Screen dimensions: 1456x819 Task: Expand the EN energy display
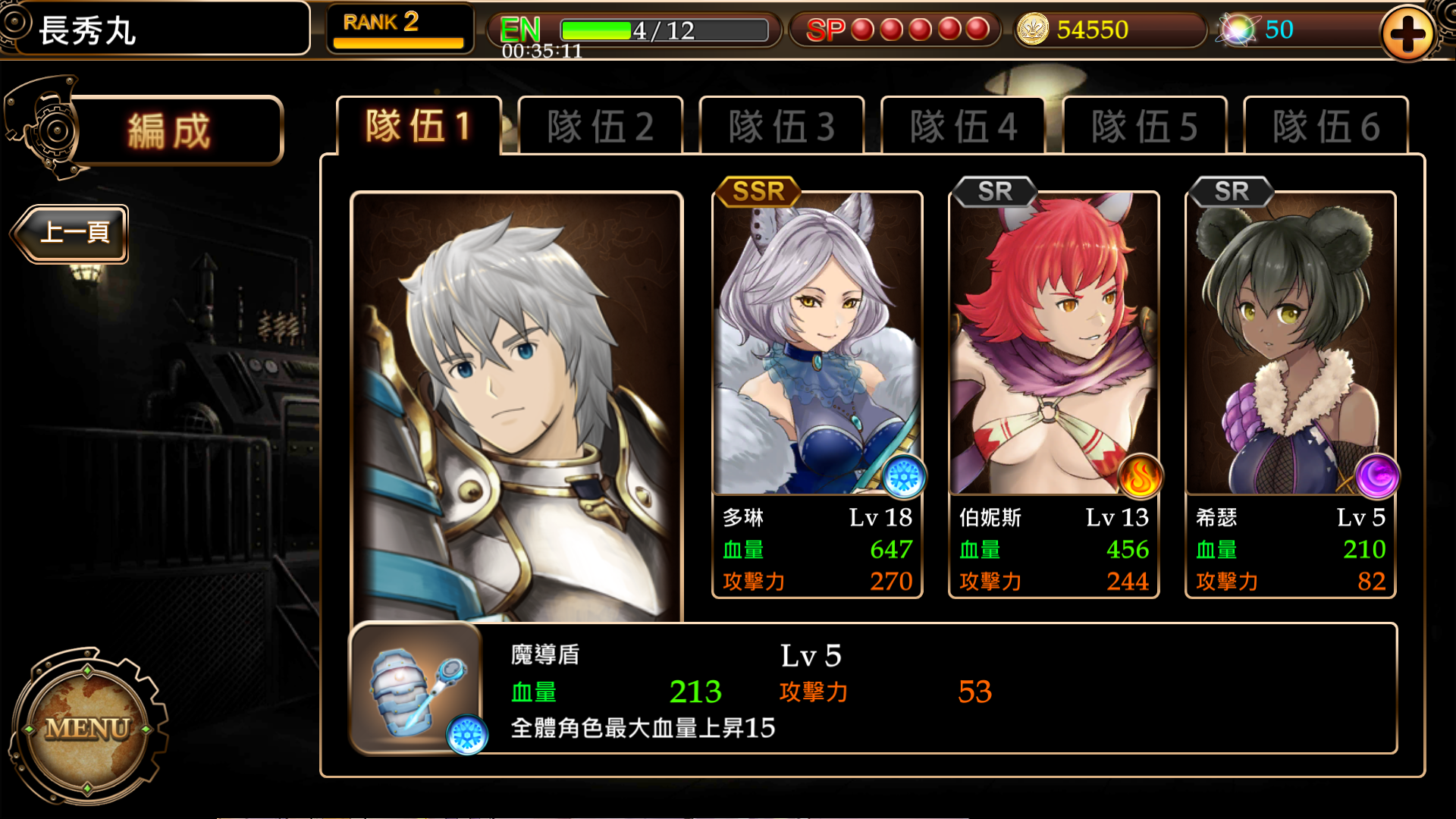point(520,30)
